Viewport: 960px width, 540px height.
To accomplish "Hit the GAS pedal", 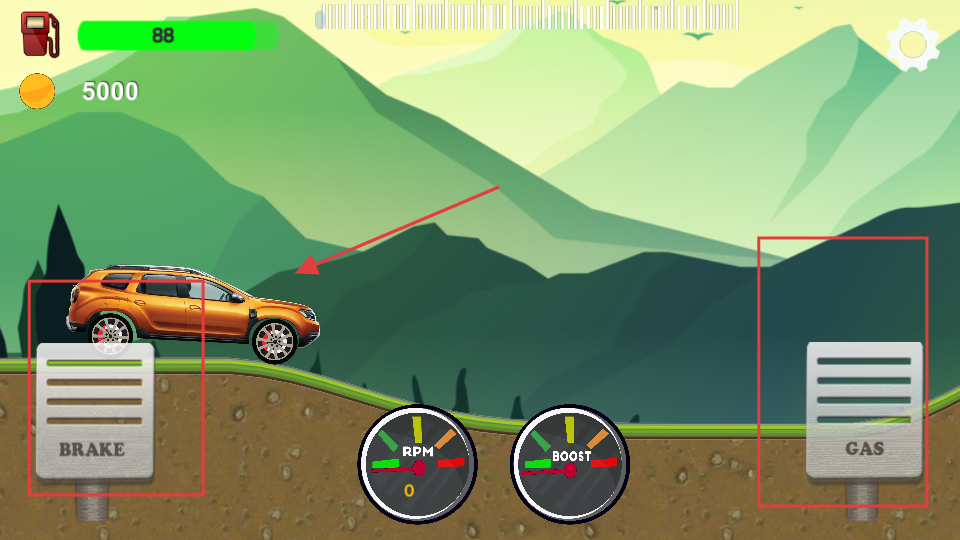I will point(864,410).
